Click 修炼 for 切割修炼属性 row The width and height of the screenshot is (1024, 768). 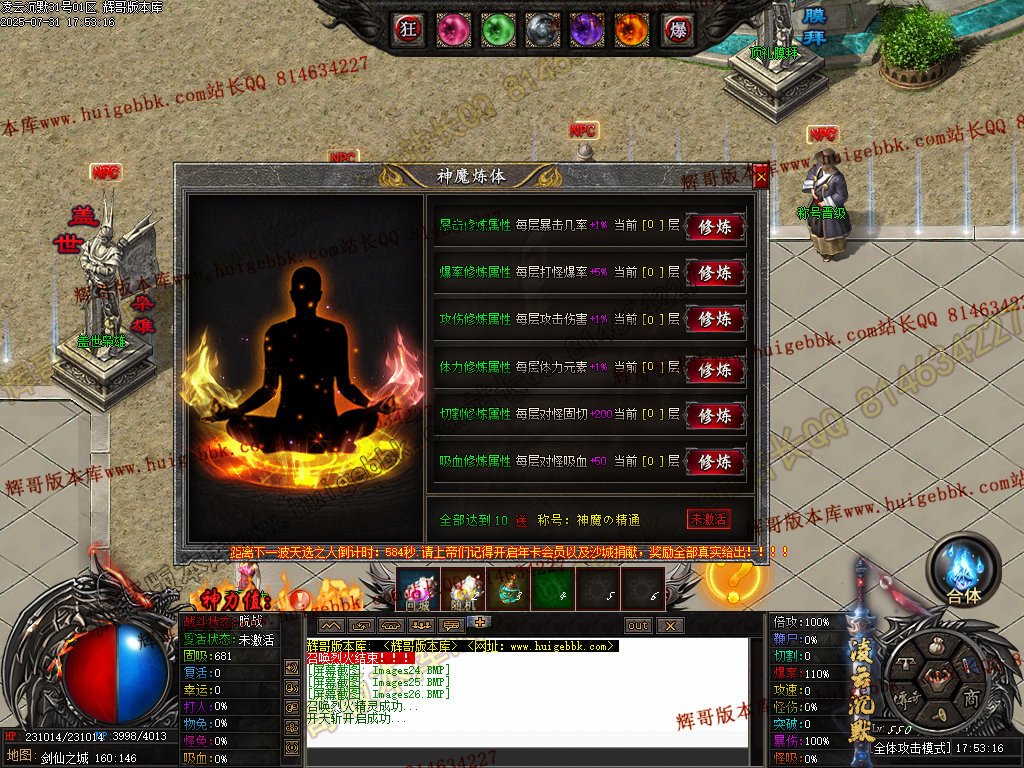715,415
